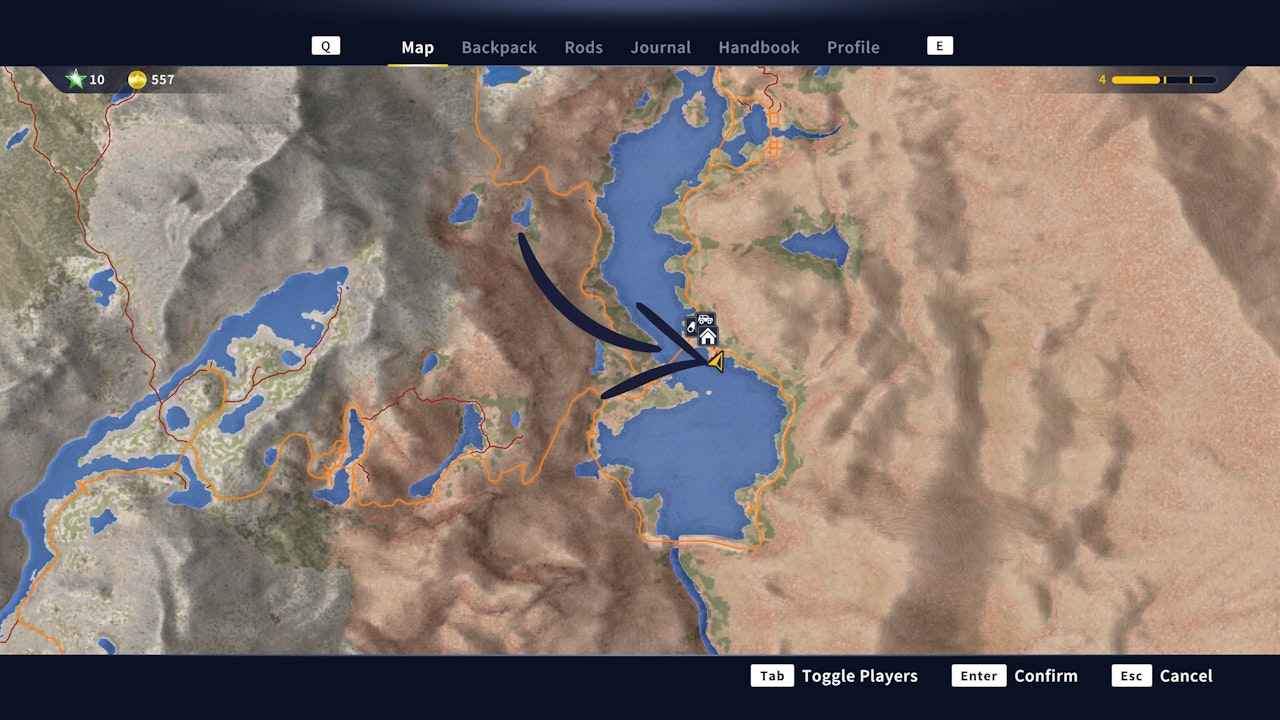Click Cancel beside the Esc key hint
Image resolution: width=1280 pixels, height=720 pixels.
[1186, 676]
